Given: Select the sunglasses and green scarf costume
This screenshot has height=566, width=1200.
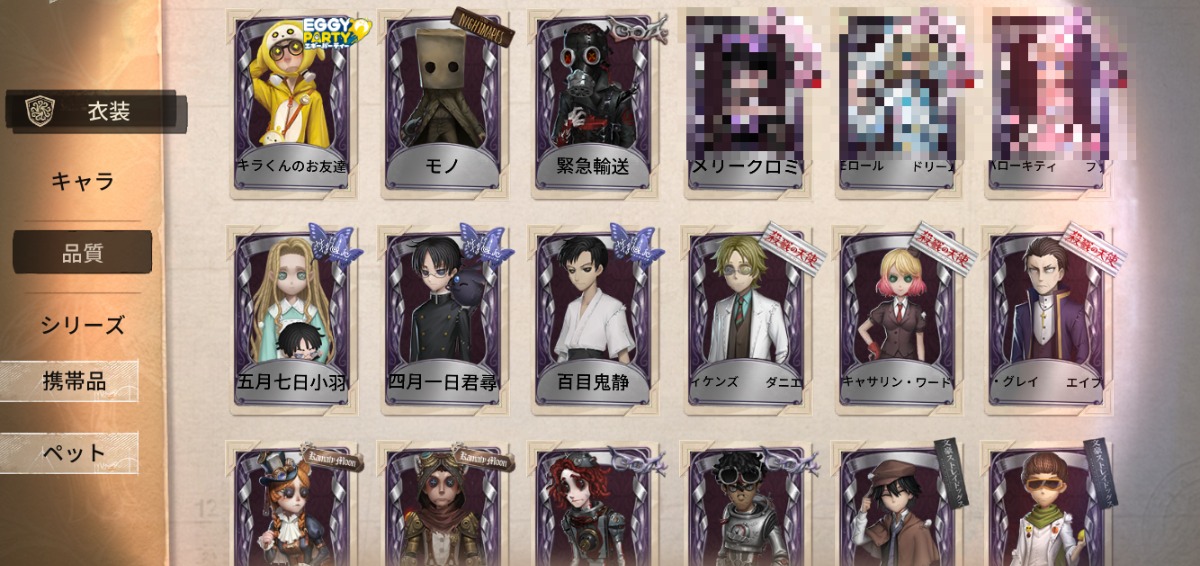Looking at the screenshot, I should (x=1046, y=508).
